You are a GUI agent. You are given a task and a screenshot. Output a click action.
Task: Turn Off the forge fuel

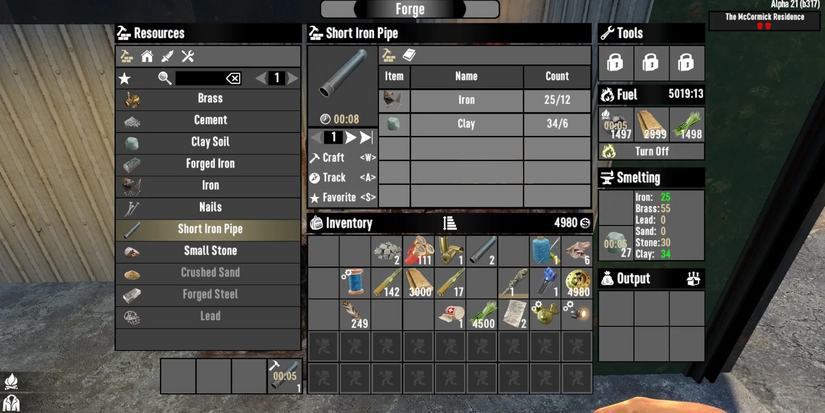[651, 152]
